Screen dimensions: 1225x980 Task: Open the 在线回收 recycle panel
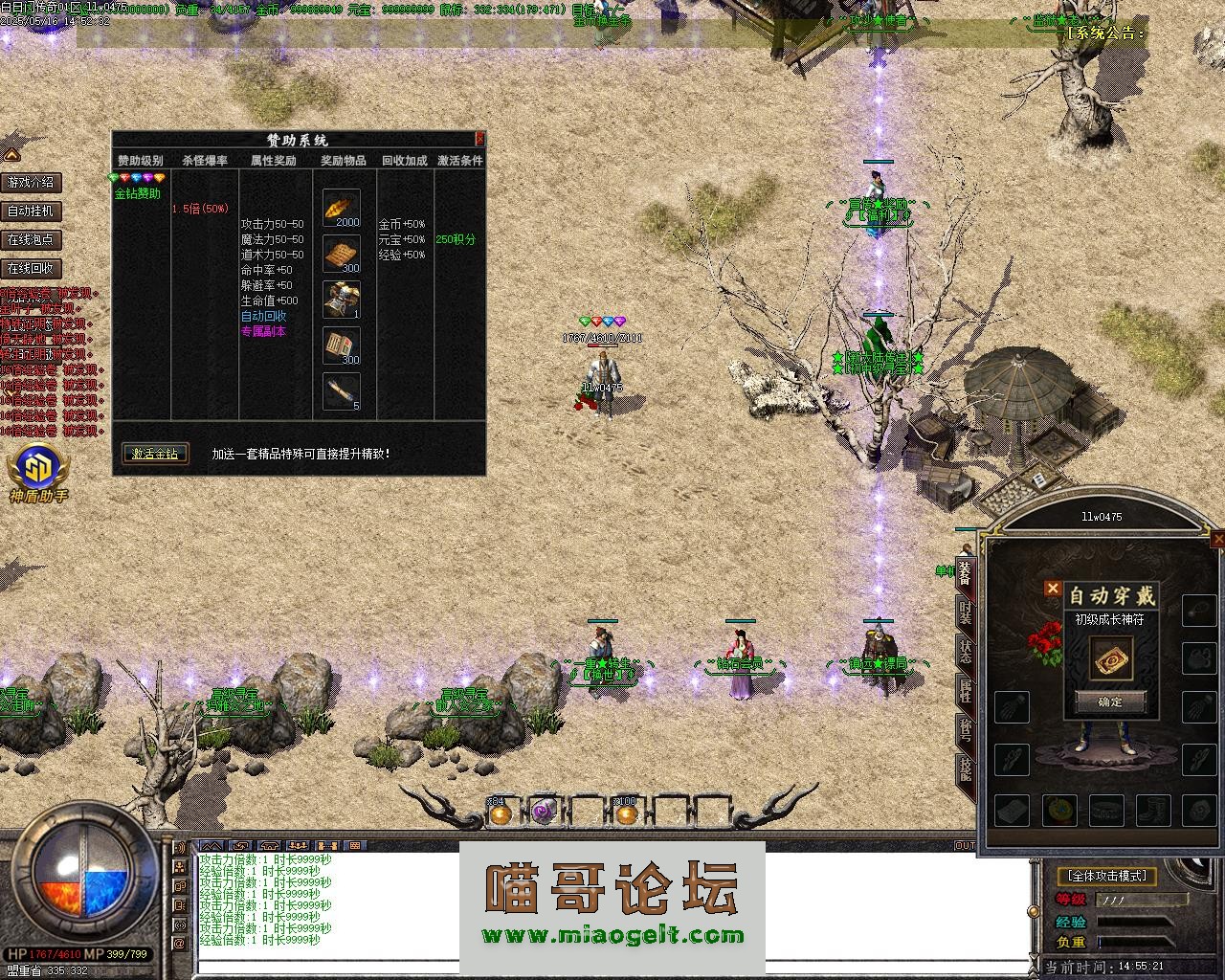click(31, 268)
